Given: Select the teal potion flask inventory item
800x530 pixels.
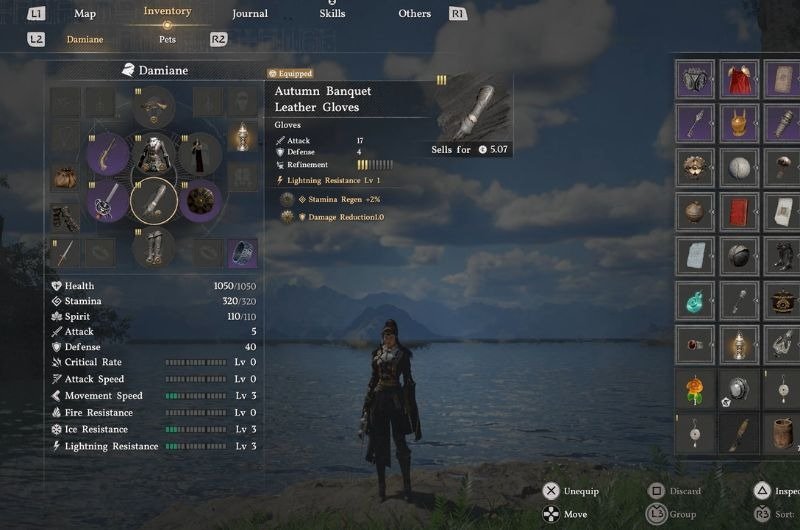Looking at the screenshot, I should point(694,299).
